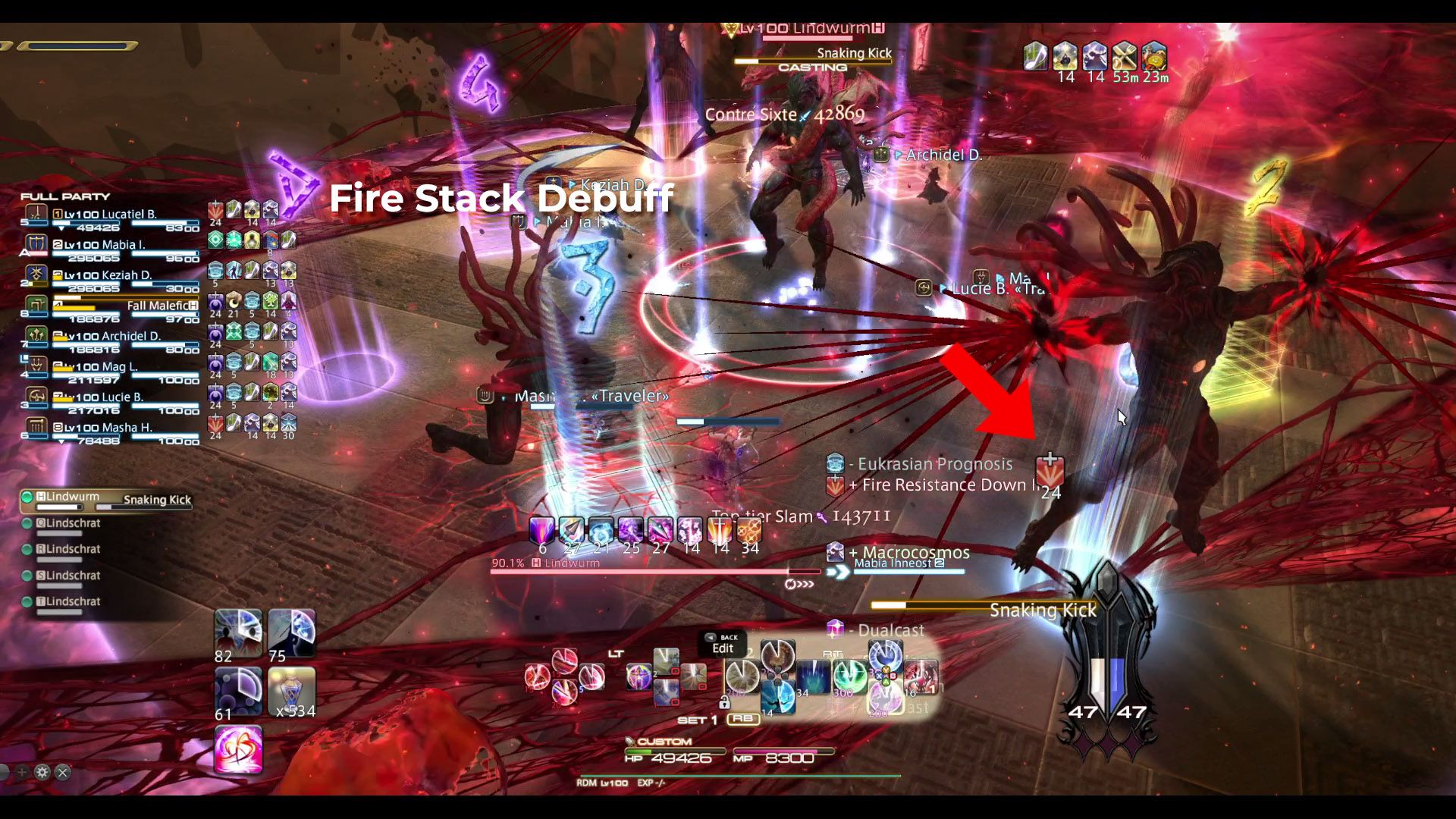Use the potion item with 534 remaining
Viewport: 1456px width, 819px height.
[291, 691]
